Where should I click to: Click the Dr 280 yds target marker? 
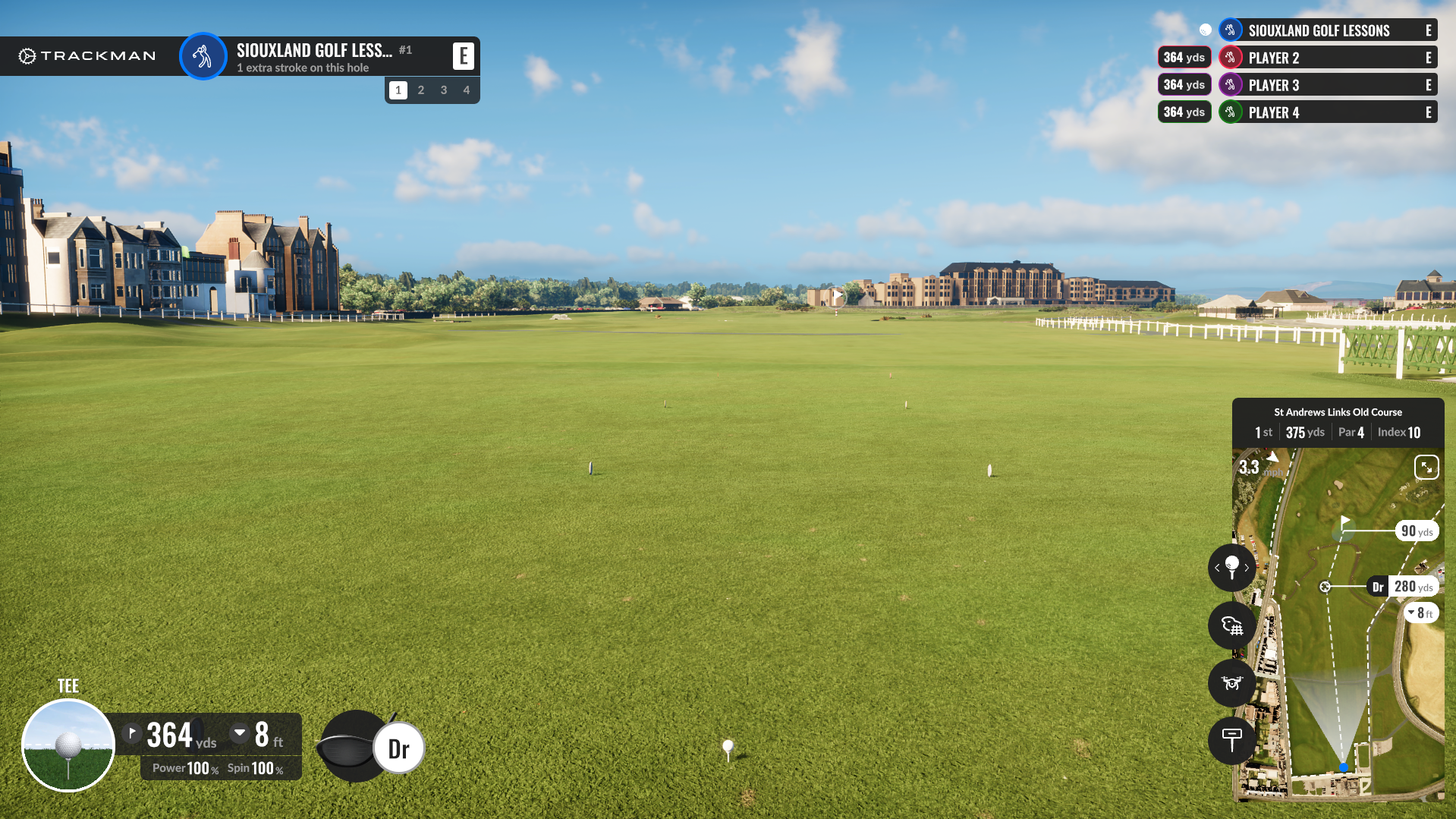1402,587
